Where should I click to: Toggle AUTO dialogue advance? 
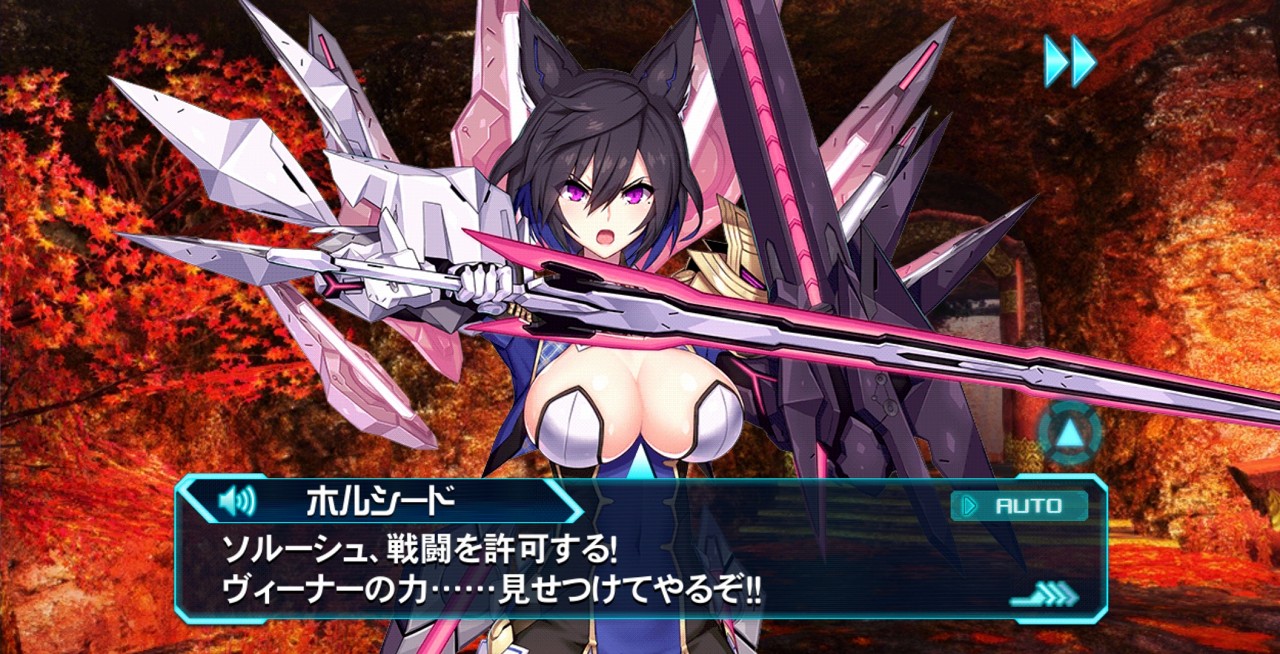1019,506
